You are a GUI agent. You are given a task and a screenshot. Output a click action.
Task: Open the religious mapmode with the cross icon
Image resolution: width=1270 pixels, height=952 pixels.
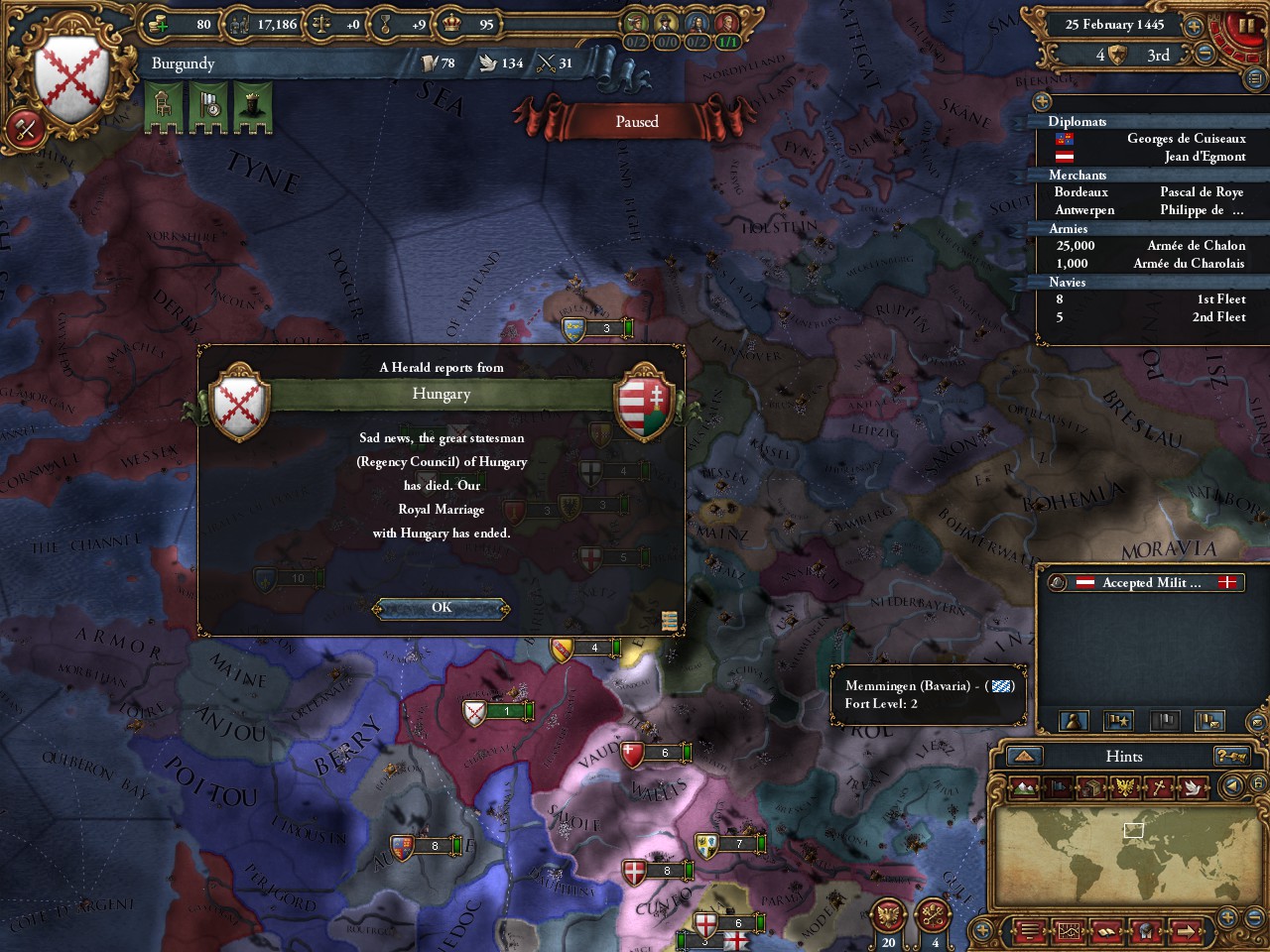point(1157,786)
